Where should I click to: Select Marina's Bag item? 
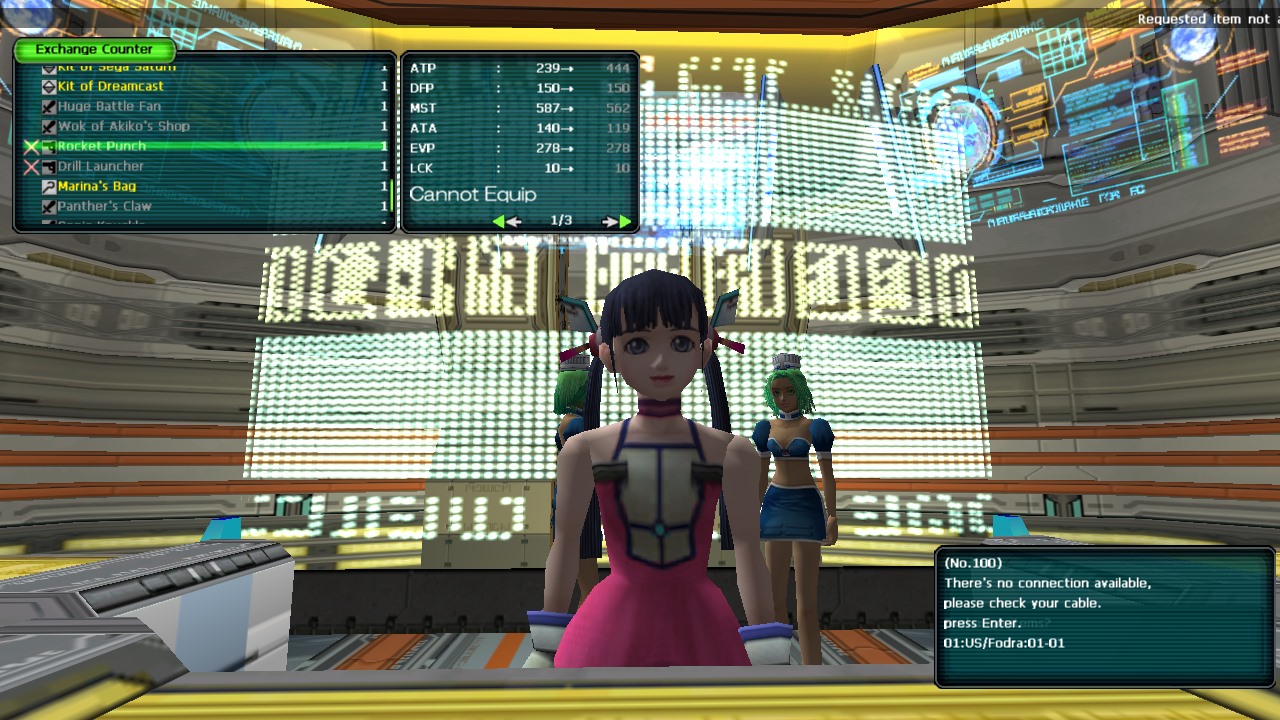(x=97, y=187)
